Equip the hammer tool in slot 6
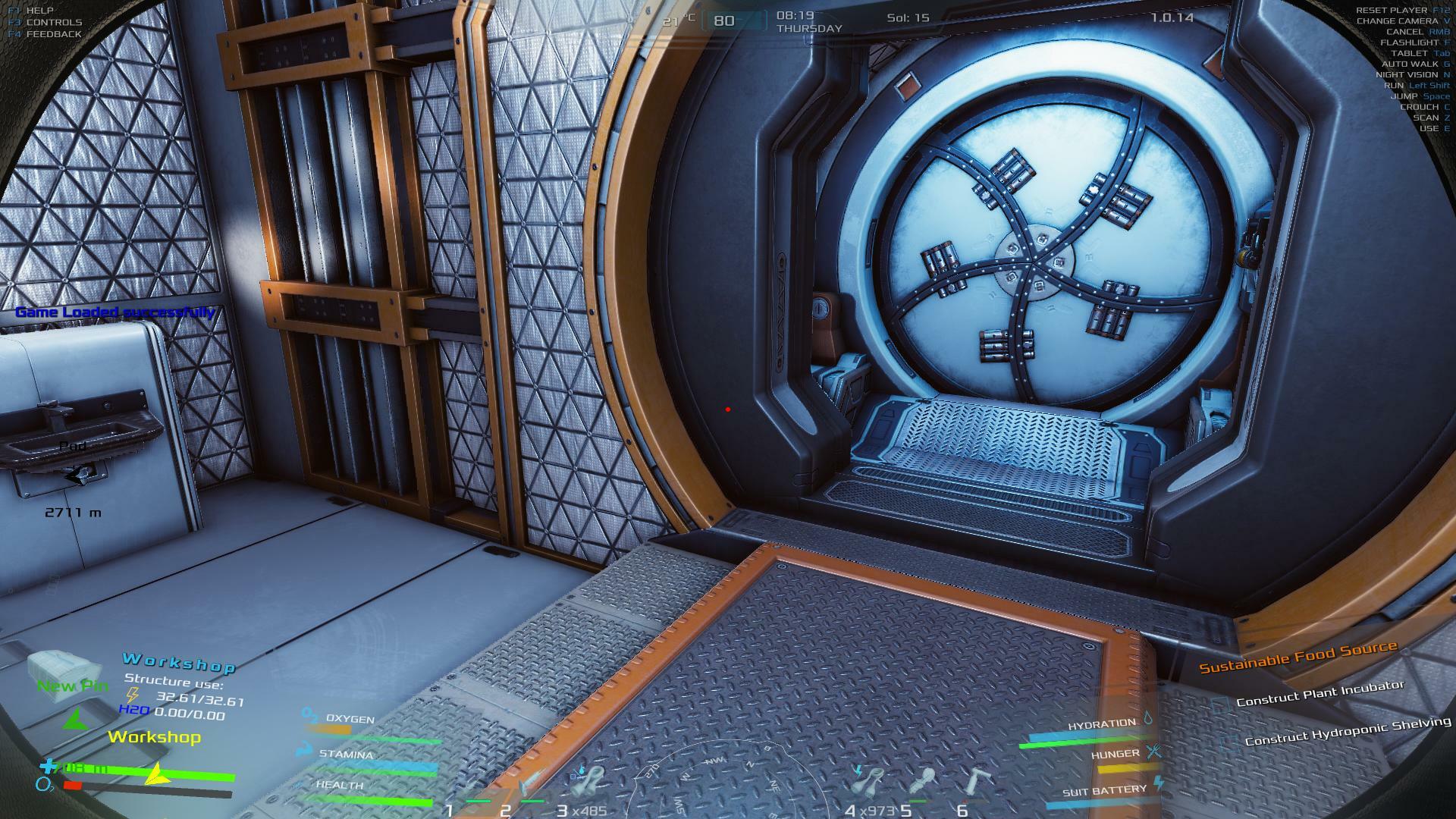This screenshot has height=819, width=1456. click(977, 784)
